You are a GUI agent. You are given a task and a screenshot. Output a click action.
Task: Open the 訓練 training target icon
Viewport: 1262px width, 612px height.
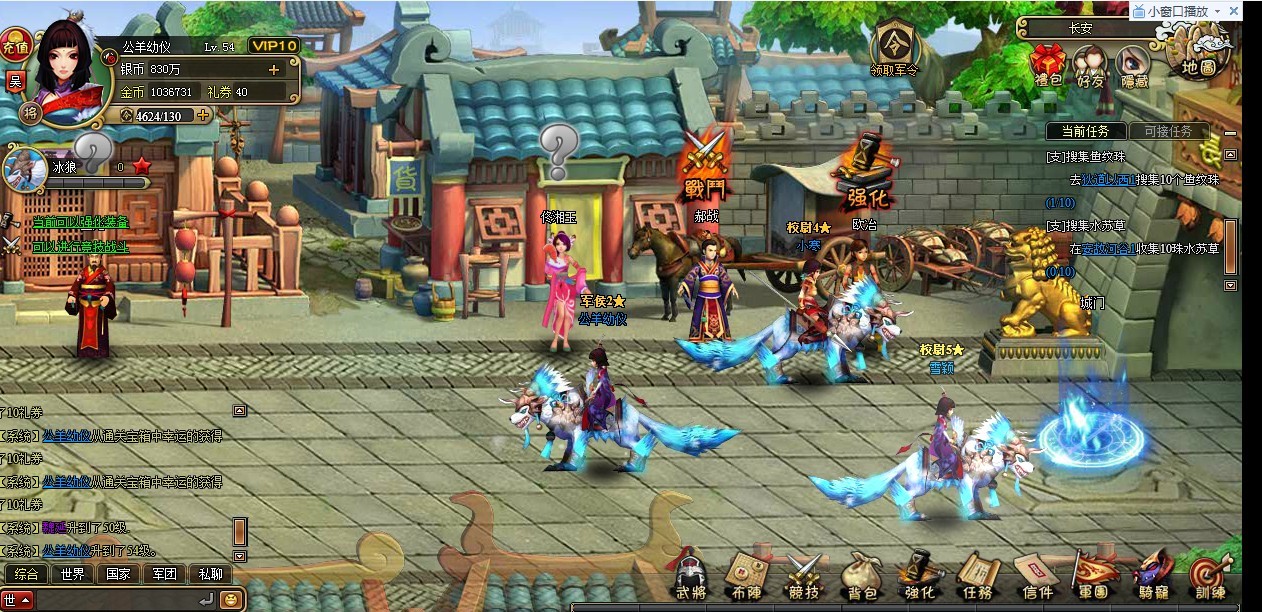click(x=1210, y=577)
